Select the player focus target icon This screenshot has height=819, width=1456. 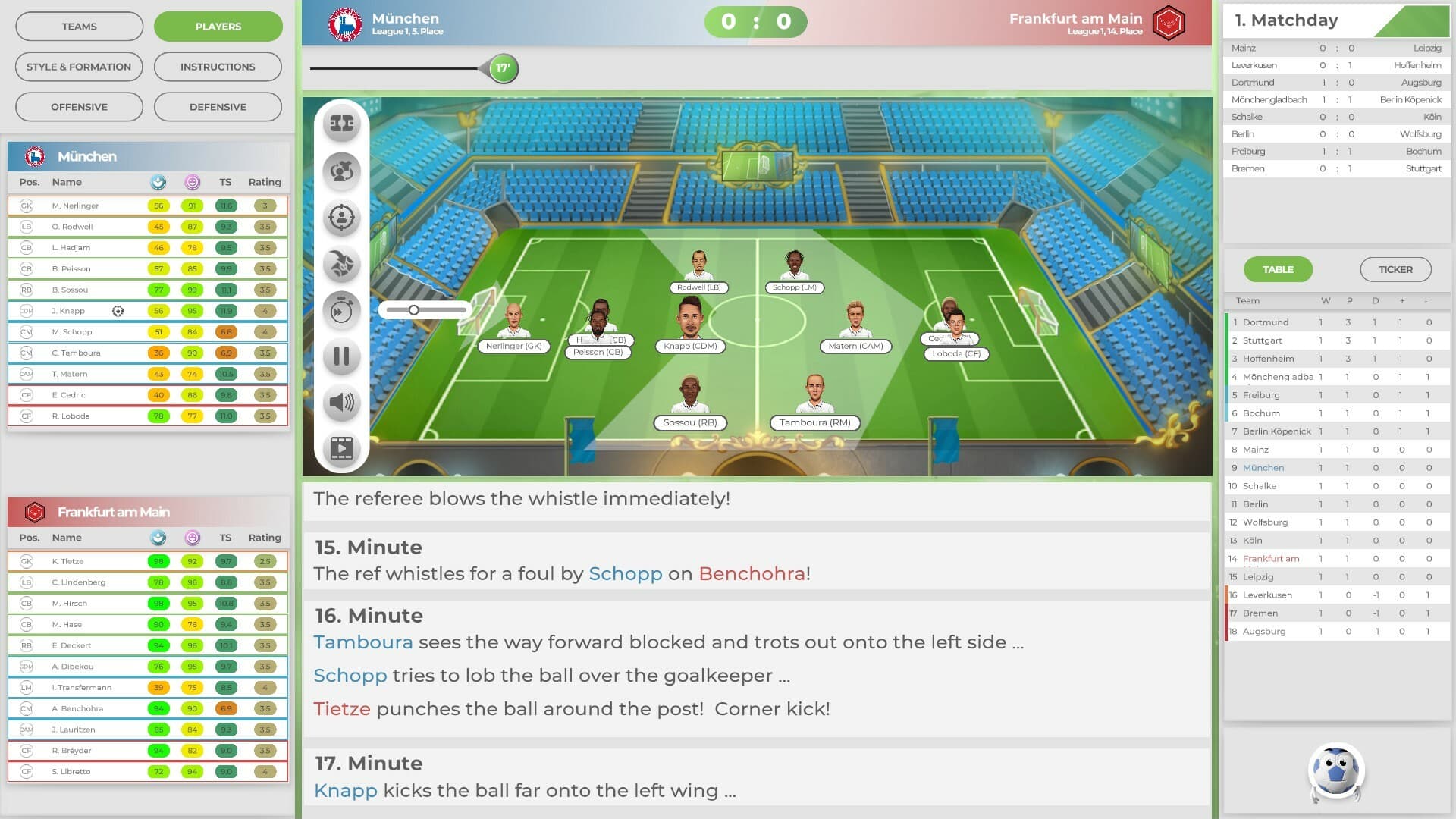(x=341, y=218)
